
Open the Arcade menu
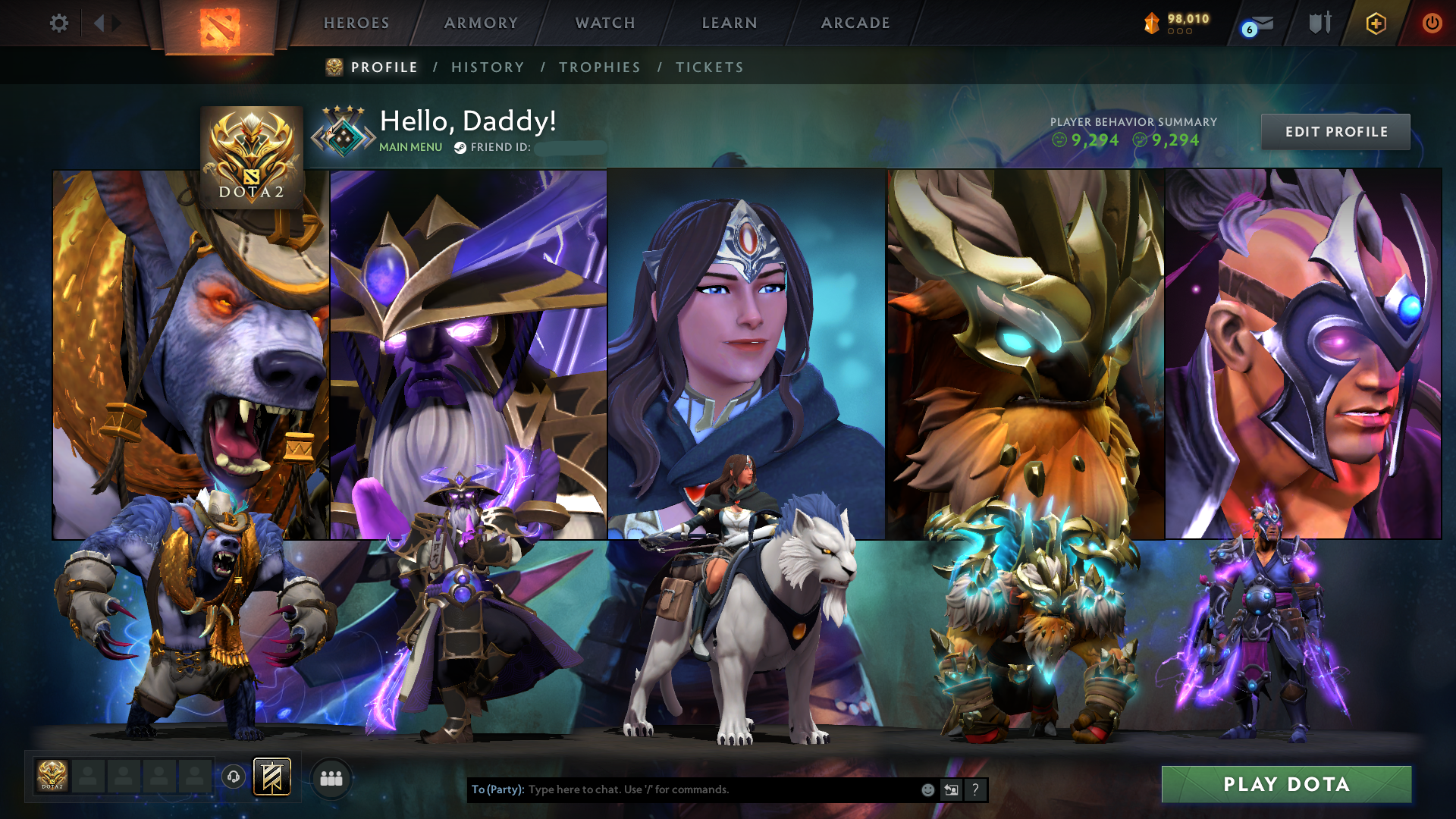point(855,24)
